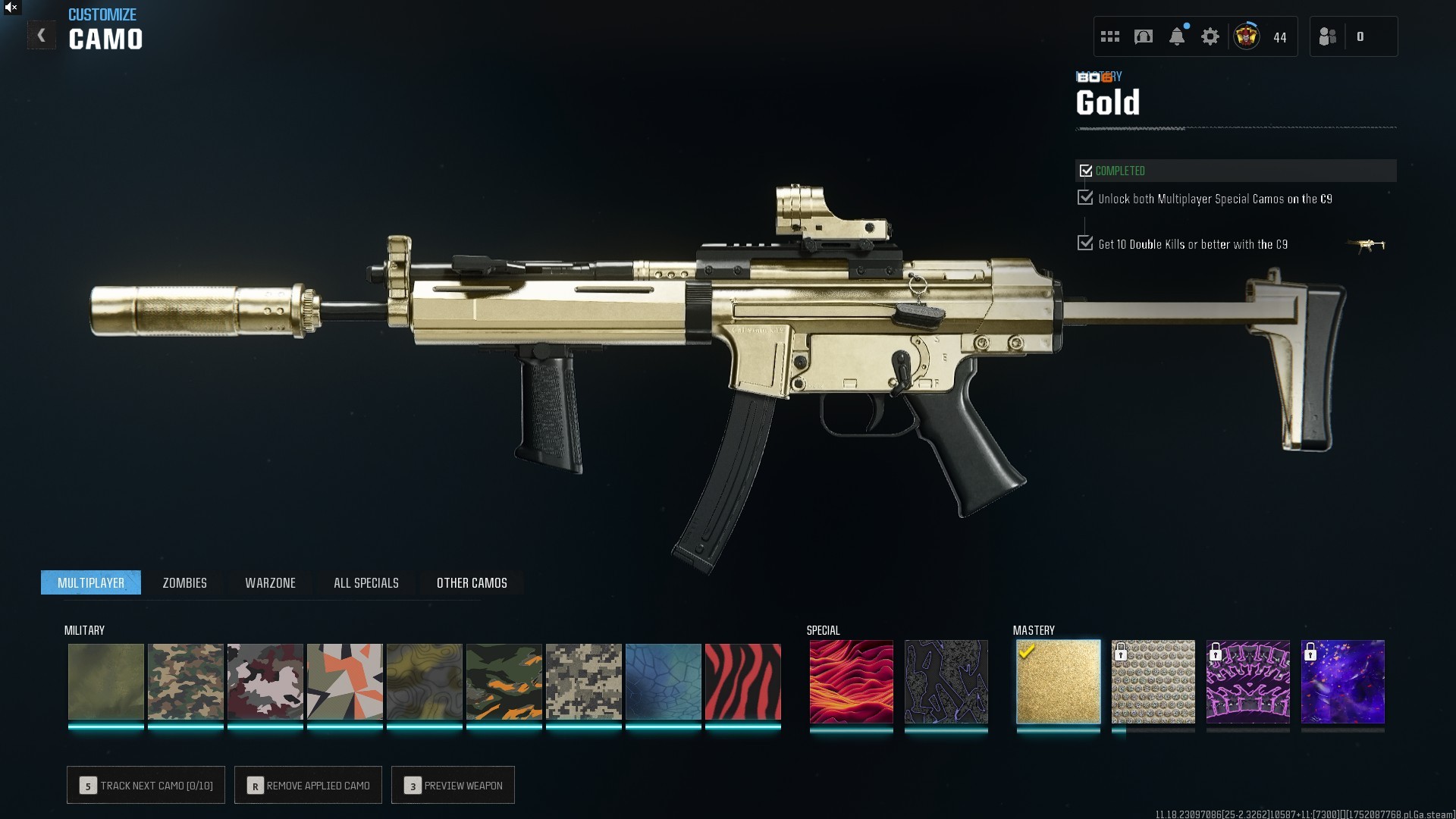Pick the orange geometric splinter camo
The height and width of the screenshot is (819, 1456).
(x=344, y=682)
